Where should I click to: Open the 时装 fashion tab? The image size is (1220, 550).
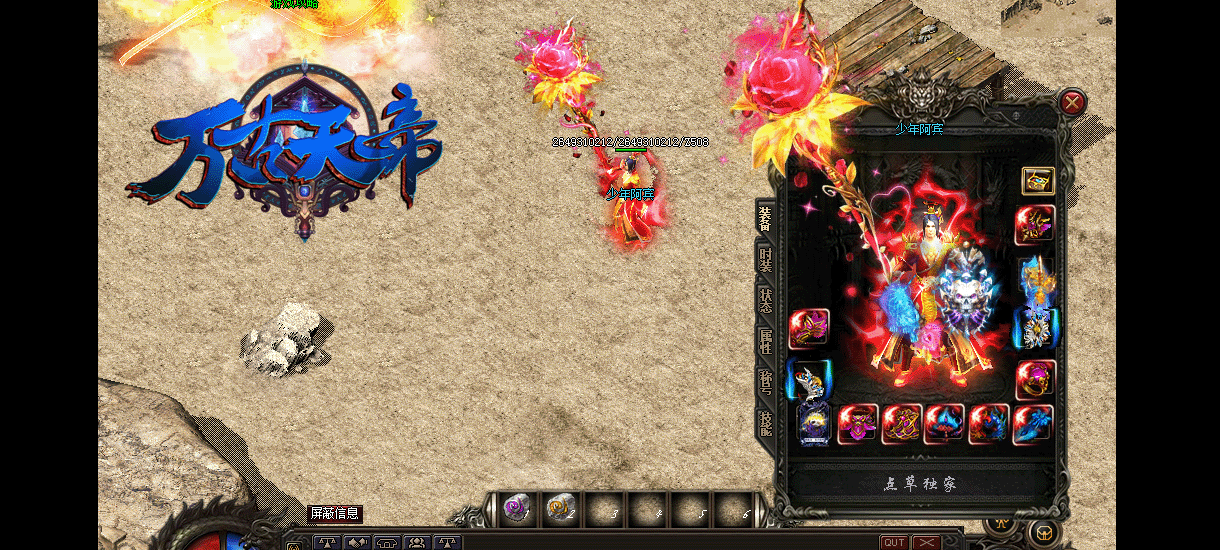point(765,261)
